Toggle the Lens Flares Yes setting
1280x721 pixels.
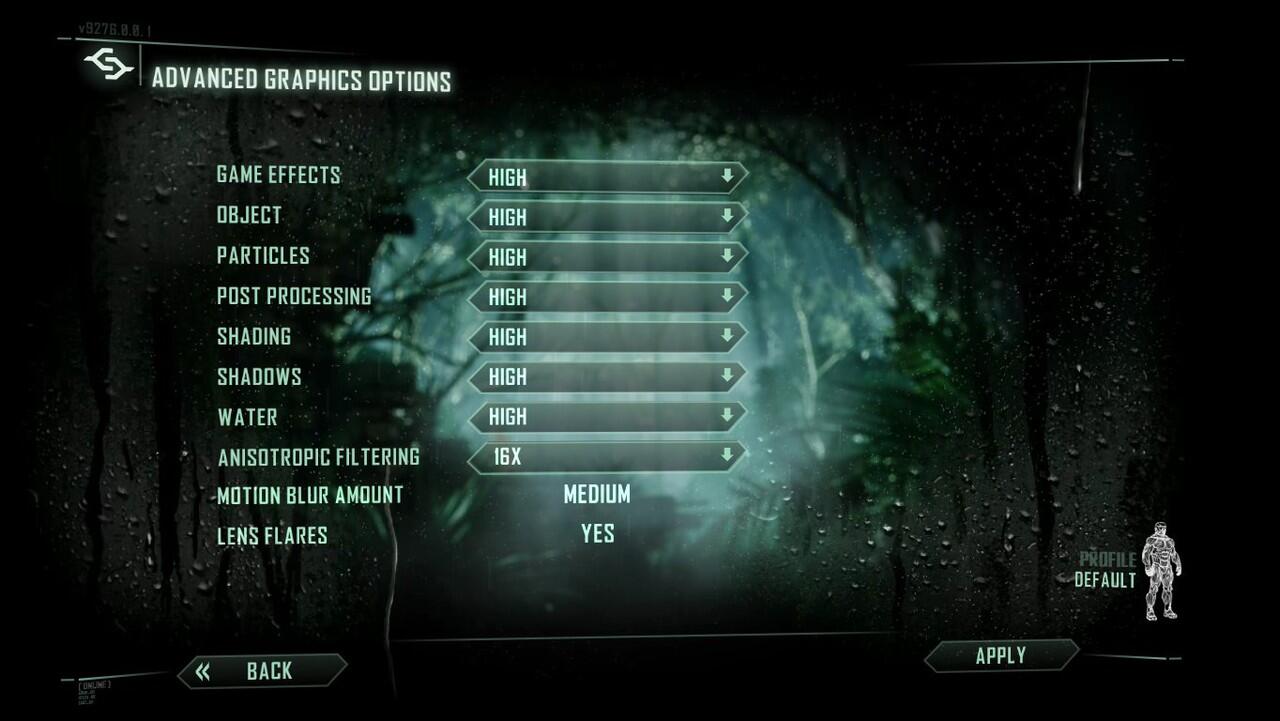597,534
